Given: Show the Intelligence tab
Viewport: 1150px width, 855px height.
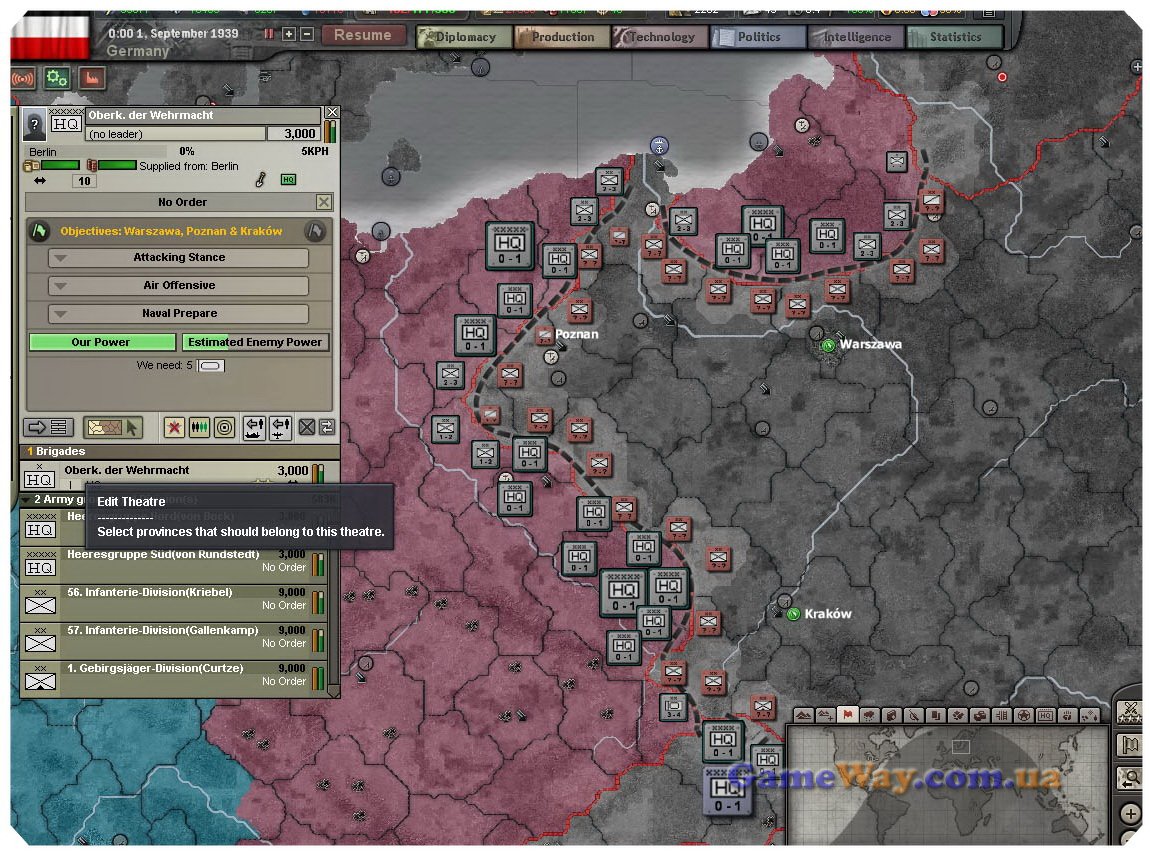Looking at the screenshot, I should tap(855, 37).
